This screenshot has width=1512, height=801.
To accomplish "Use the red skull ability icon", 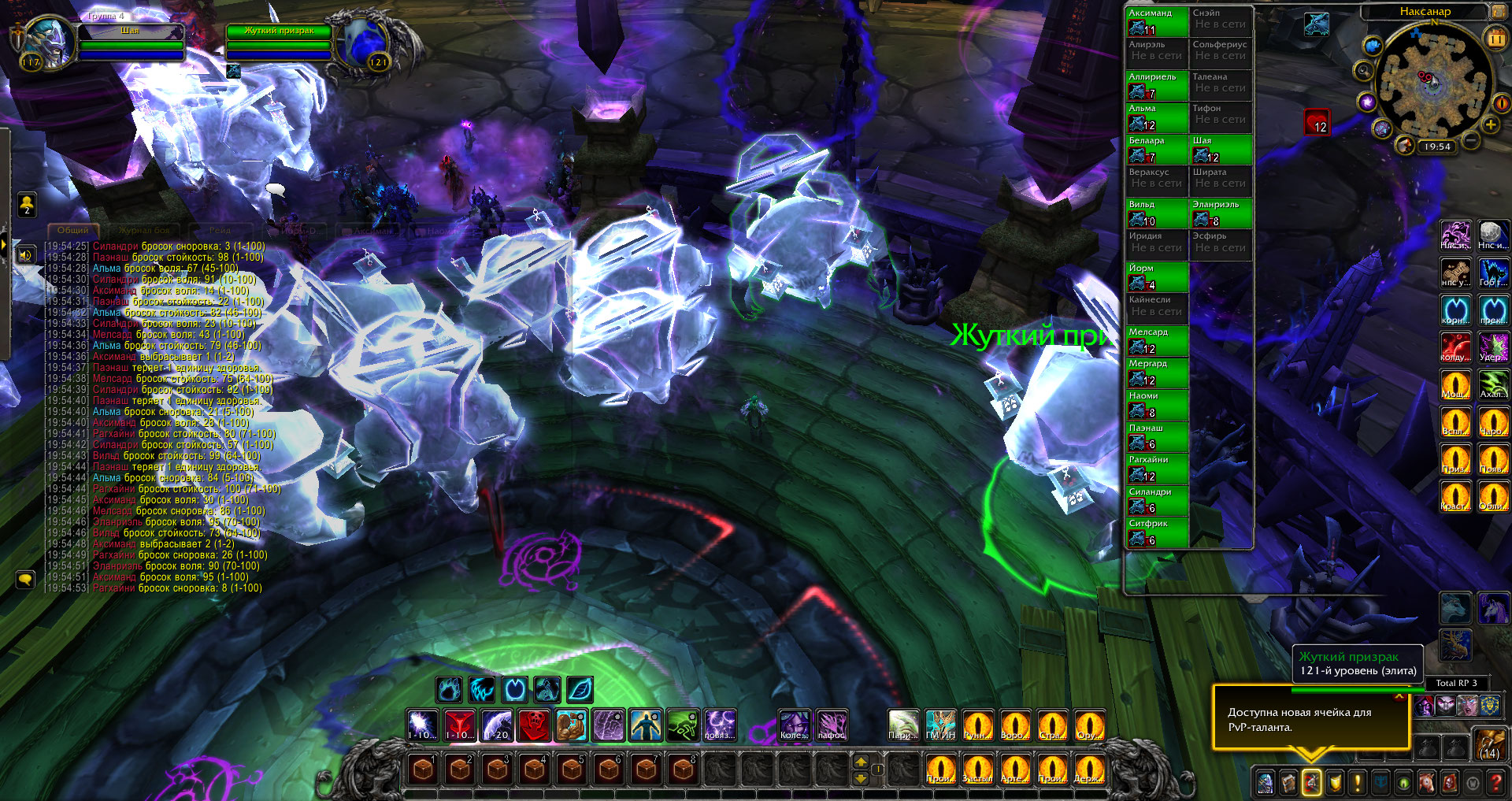I will pyautogui.click(x=534, y=725).
